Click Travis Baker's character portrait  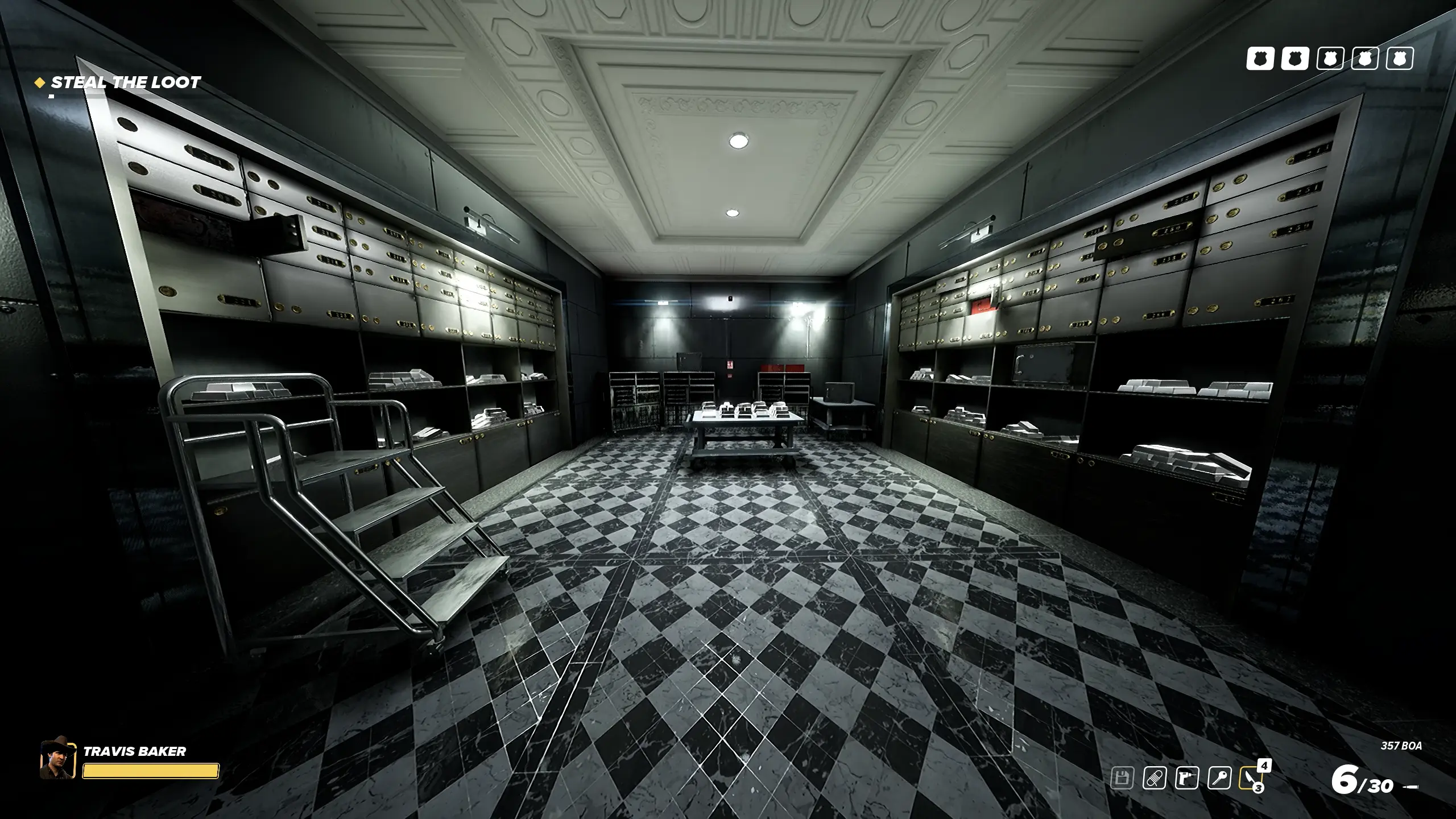(57, 759)
